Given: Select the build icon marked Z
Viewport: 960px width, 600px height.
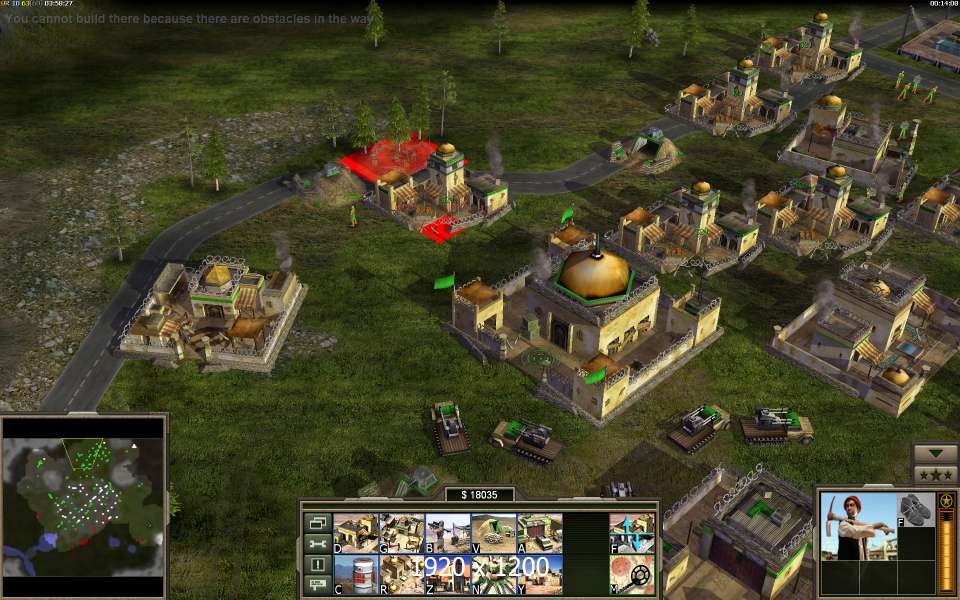Looking at the screenshot, I should 447,575.
